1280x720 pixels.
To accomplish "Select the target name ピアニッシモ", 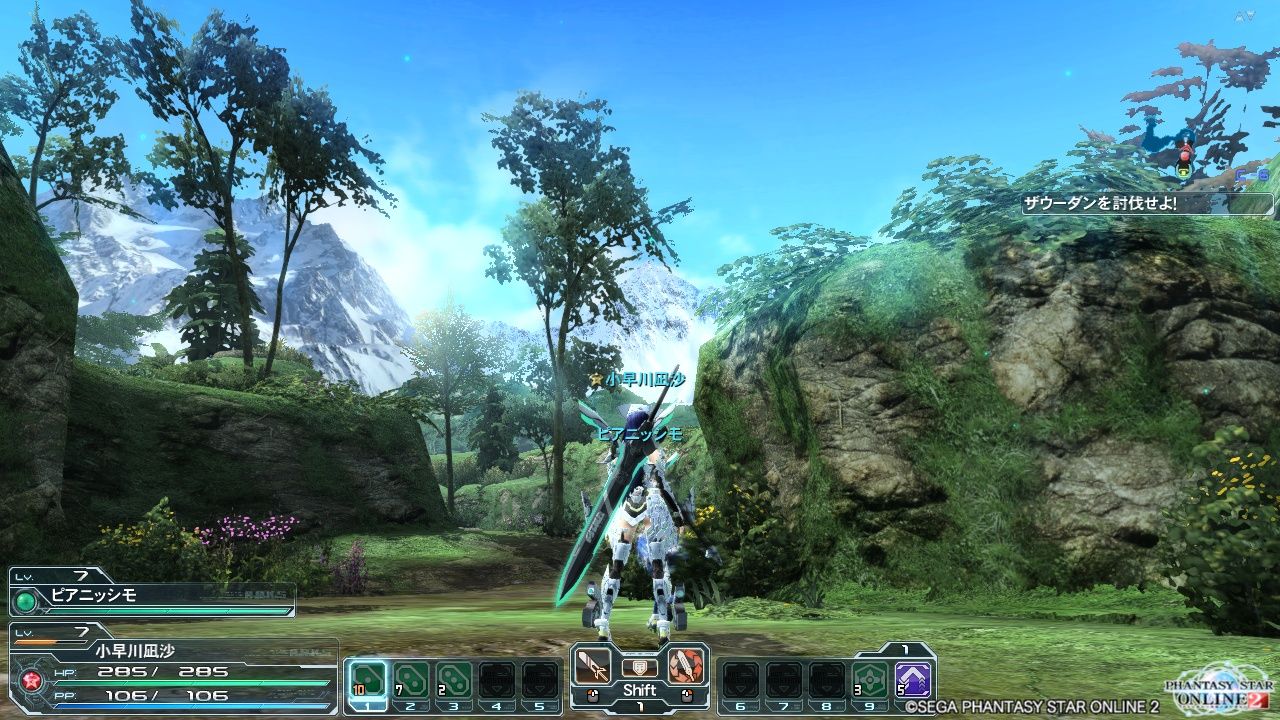I will [x=93, y=595].
